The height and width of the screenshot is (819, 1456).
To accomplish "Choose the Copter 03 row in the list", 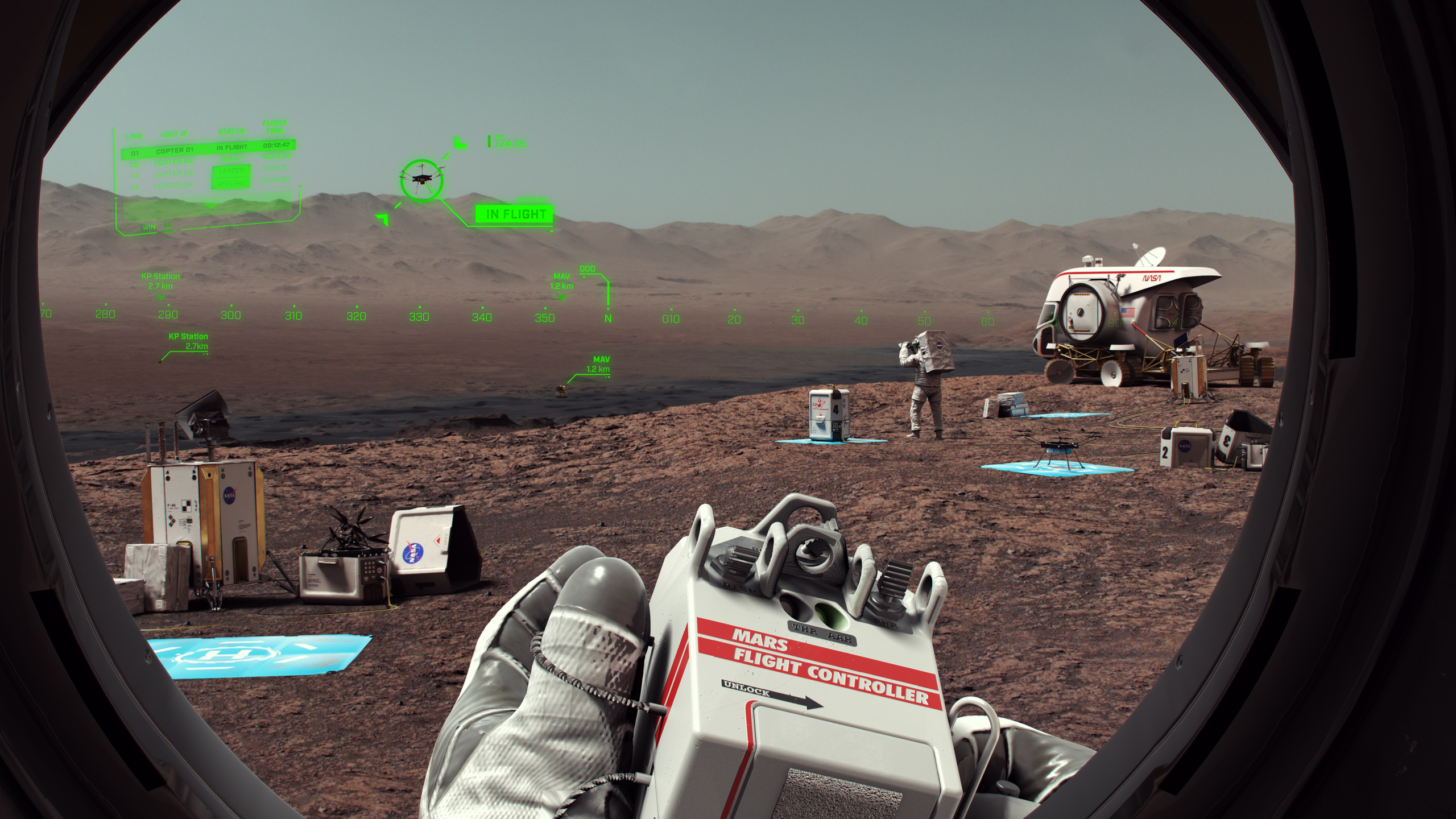I will click(175, 174).
